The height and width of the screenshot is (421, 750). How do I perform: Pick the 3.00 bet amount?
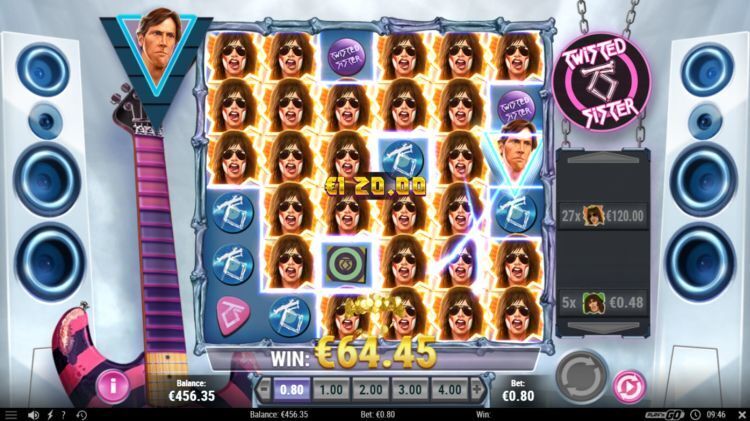pyautogui.click(x=408, y=387)
